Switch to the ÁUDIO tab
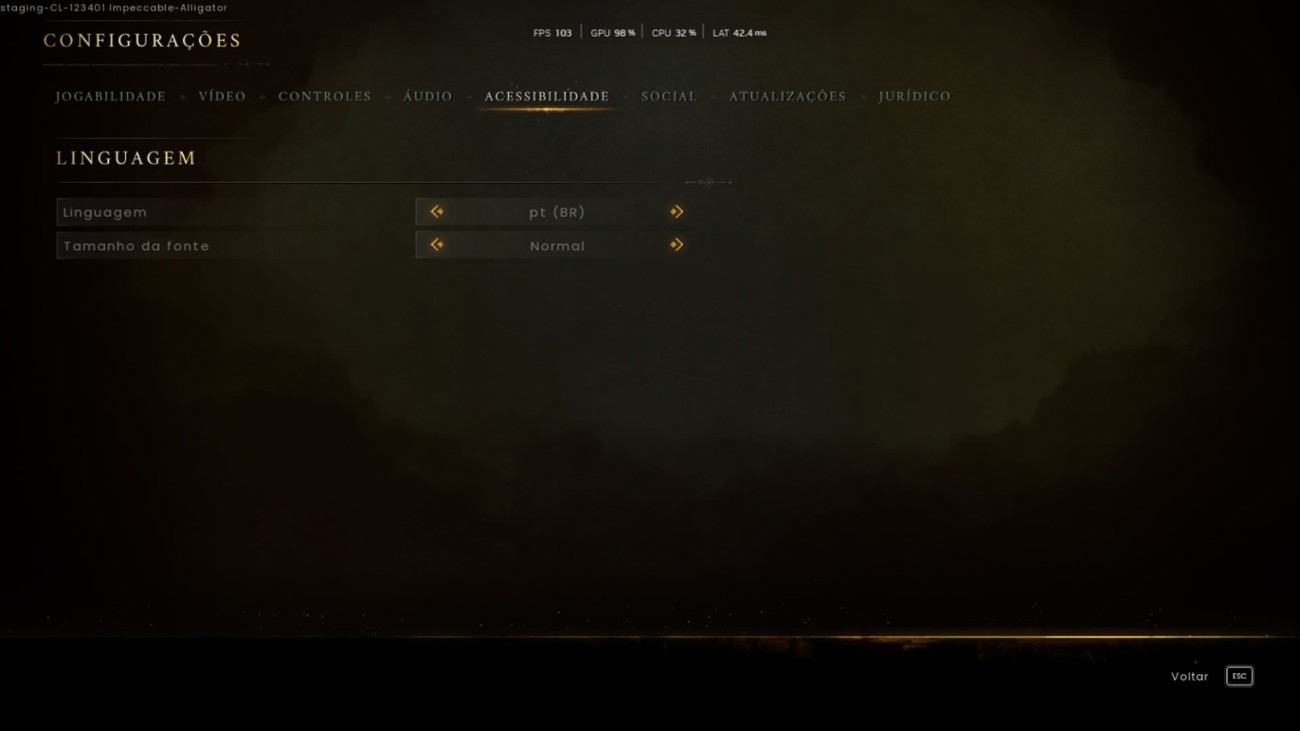Image resolution: width=1300 pixels, height=731 pixels. pyautogui.click(x=427, y=96)
